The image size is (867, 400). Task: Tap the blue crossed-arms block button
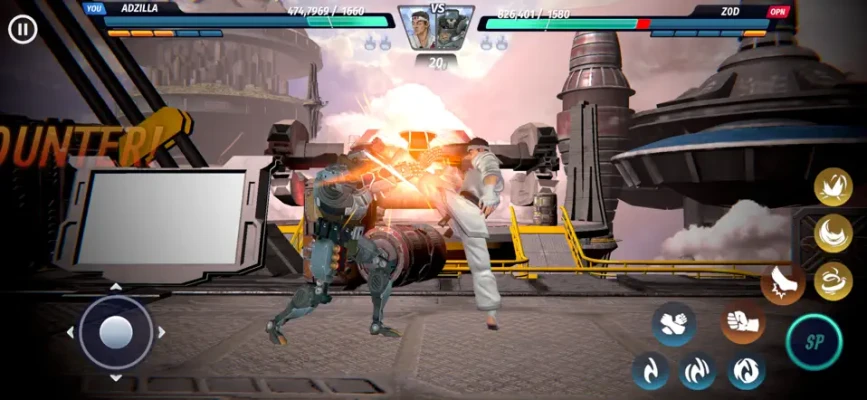(673, 324)
